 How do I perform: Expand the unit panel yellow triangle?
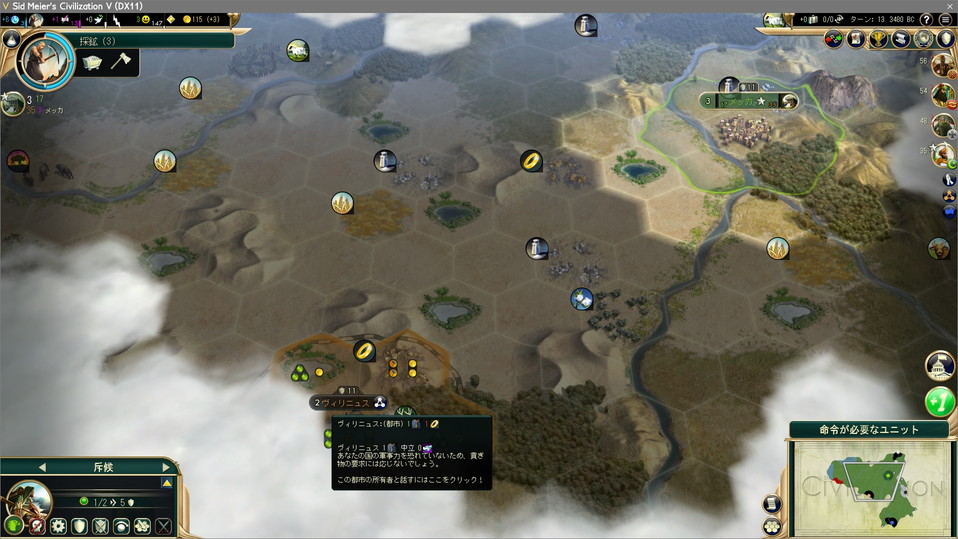tap(167, 483)
